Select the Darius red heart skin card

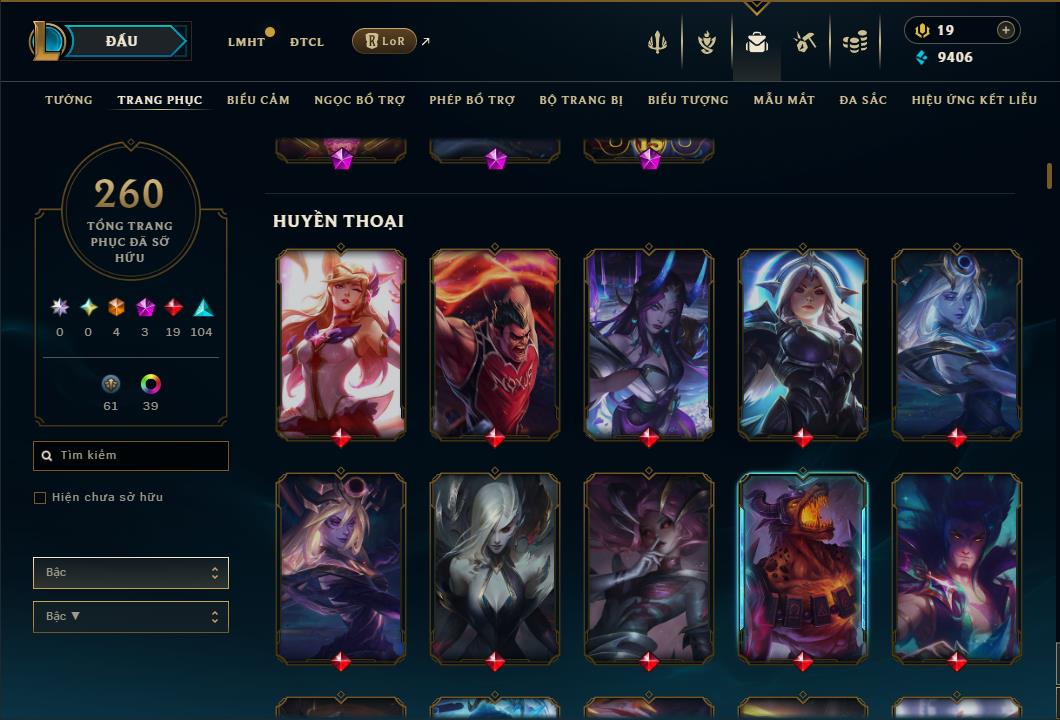click(x=495, y=343)
